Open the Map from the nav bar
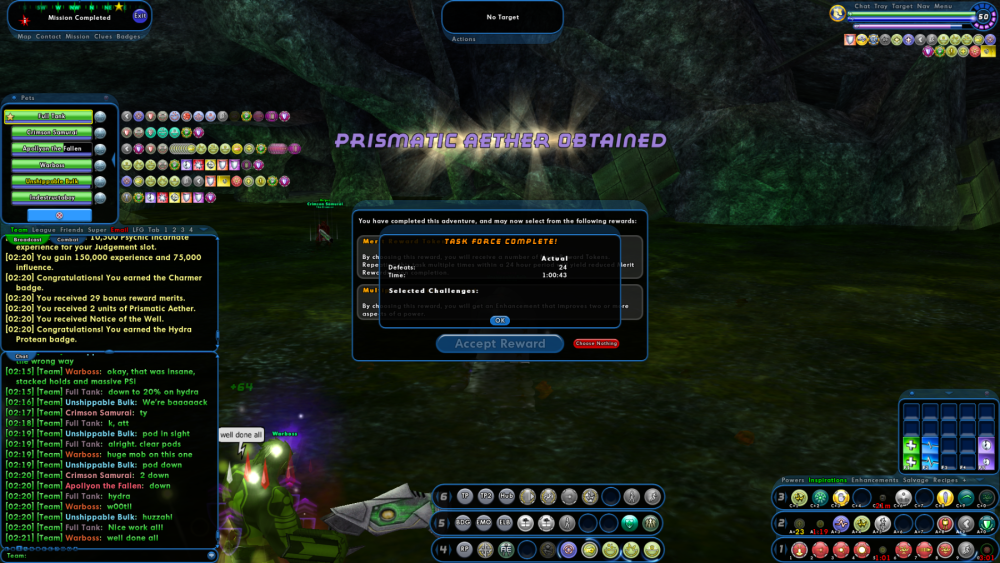1000x563 pixels. click(24, 37)
